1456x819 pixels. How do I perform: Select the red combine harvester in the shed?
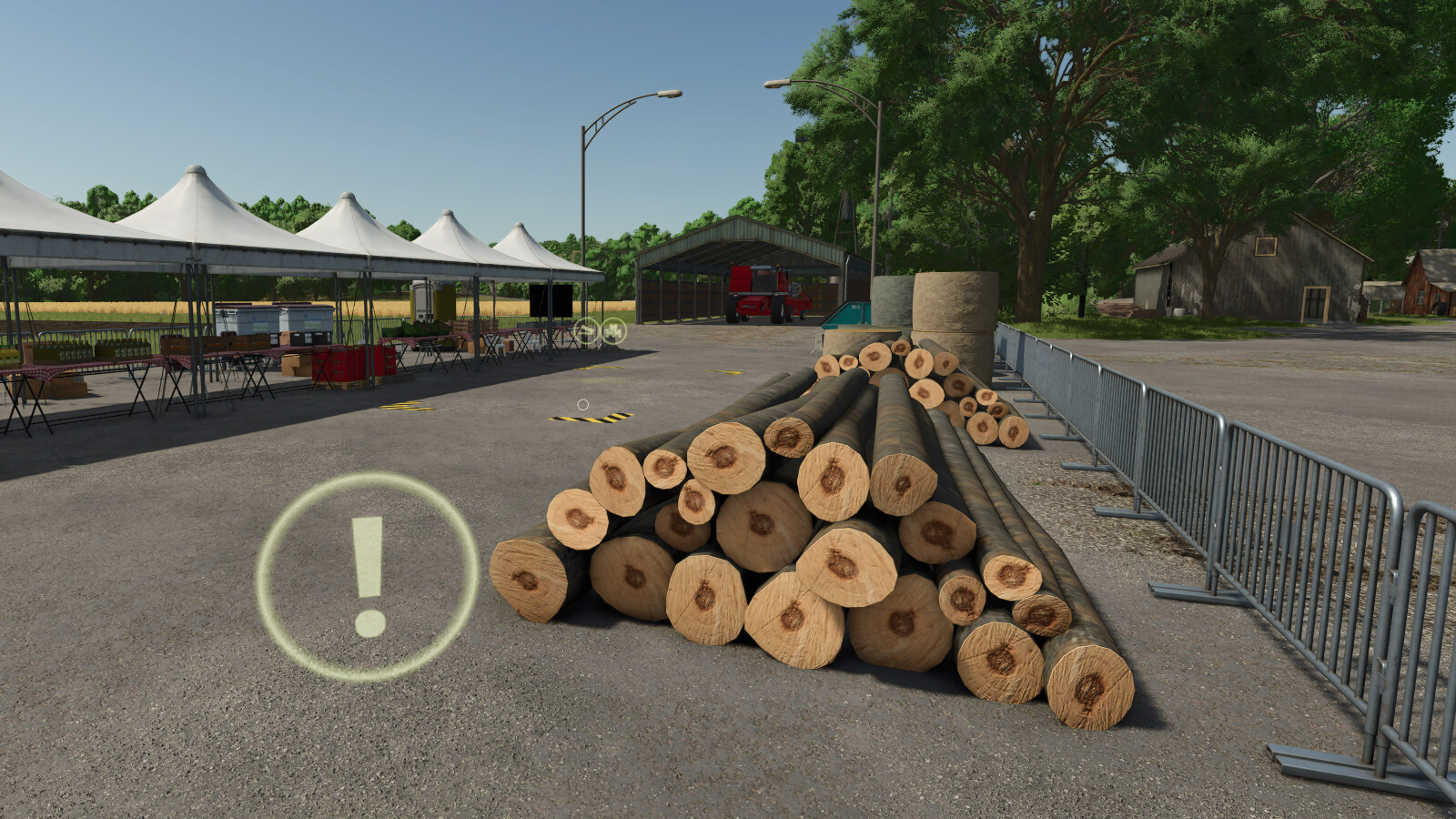click(764, 291)
